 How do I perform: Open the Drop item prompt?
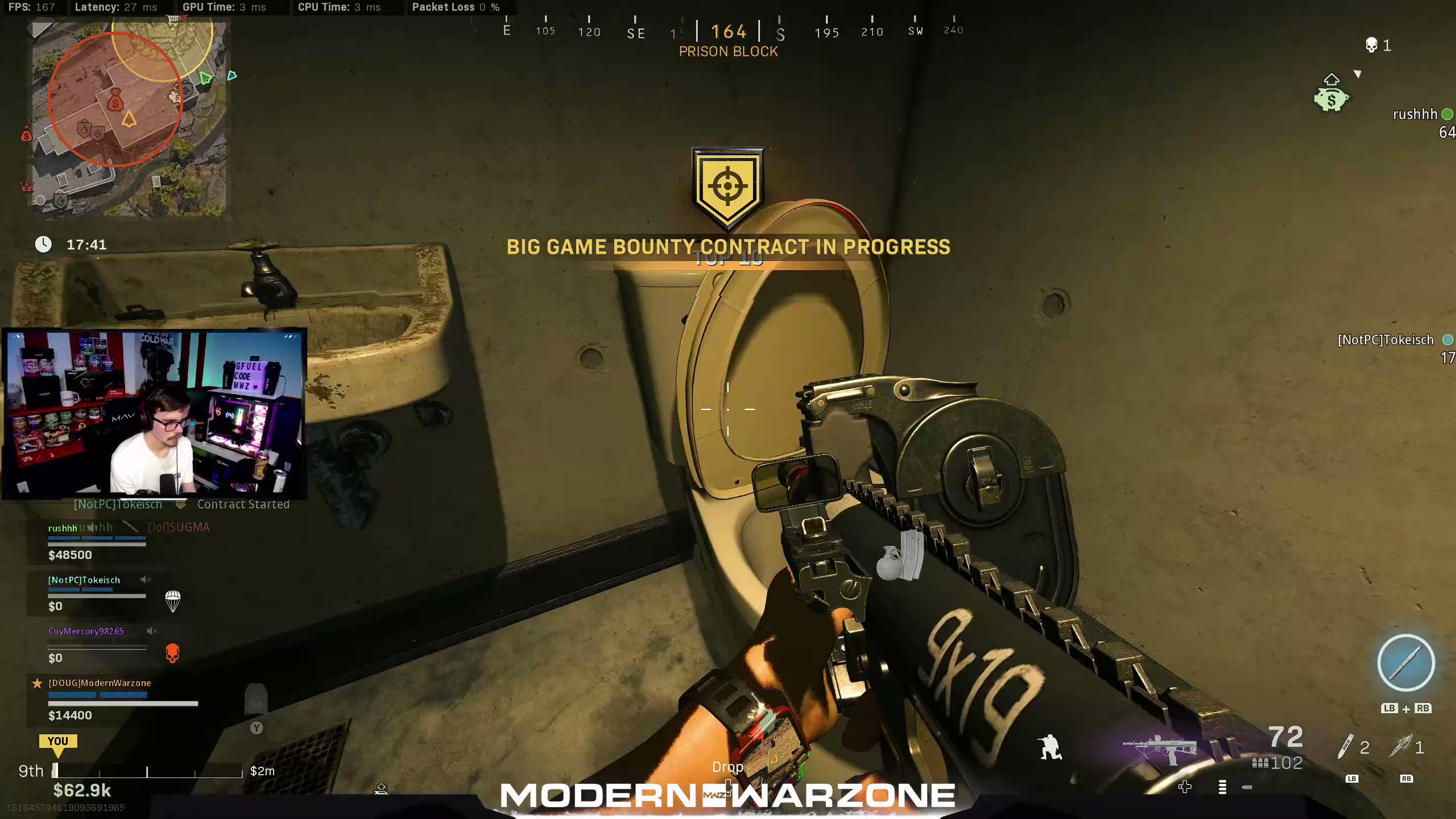(728, 767)
